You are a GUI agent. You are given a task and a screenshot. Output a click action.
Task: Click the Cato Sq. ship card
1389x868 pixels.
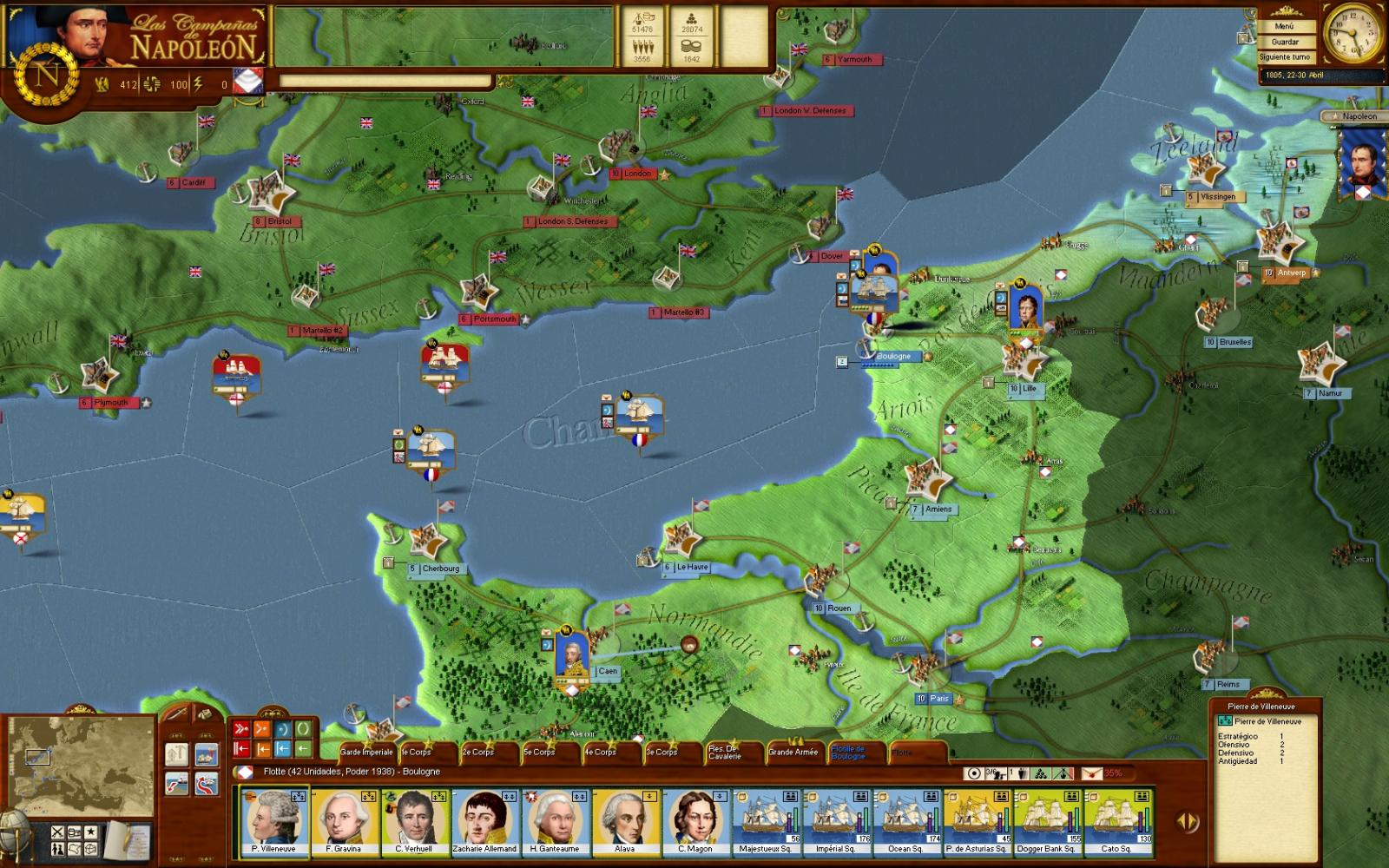[1118, 822]
